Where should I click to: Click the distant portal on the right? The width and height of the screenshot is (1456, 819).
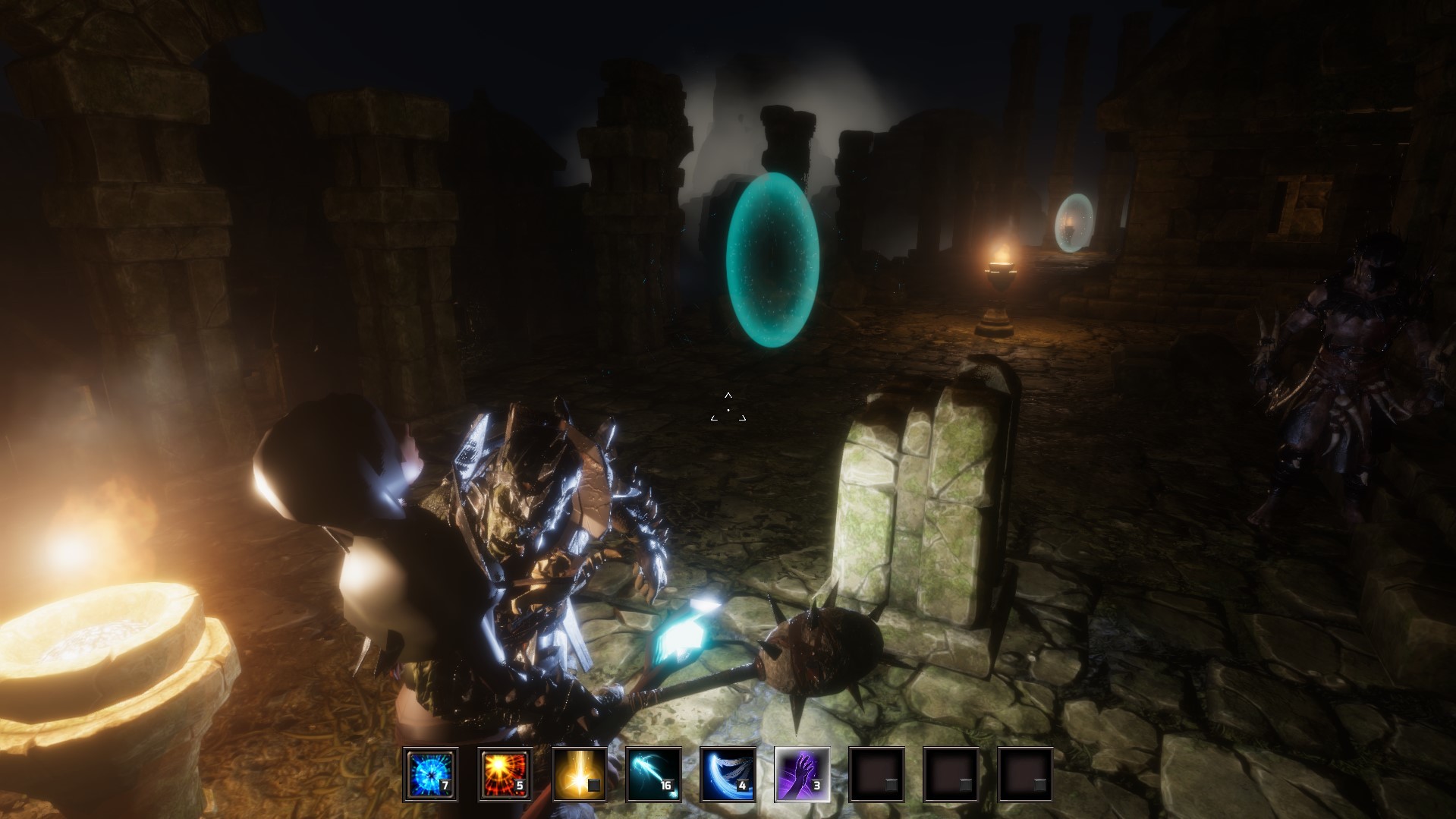(x=1073, y=224)
